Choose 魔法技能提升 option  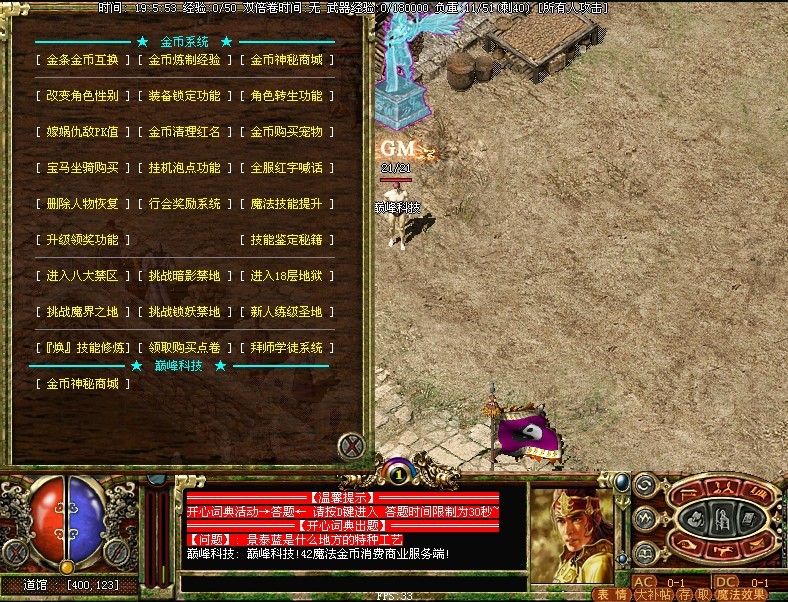[286, 204]
